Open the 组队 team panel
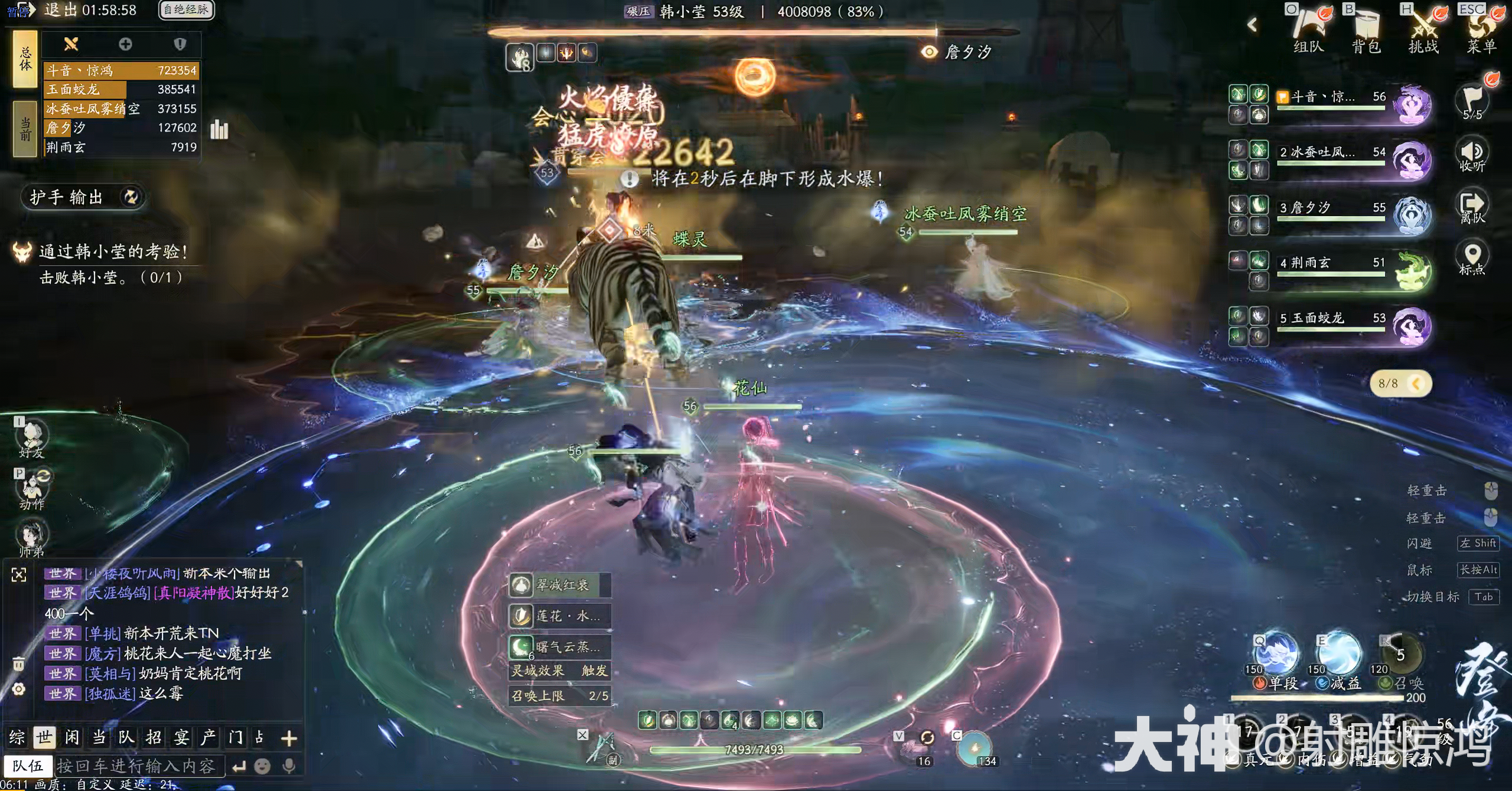1512x791 pixels. click(1308, 30)
